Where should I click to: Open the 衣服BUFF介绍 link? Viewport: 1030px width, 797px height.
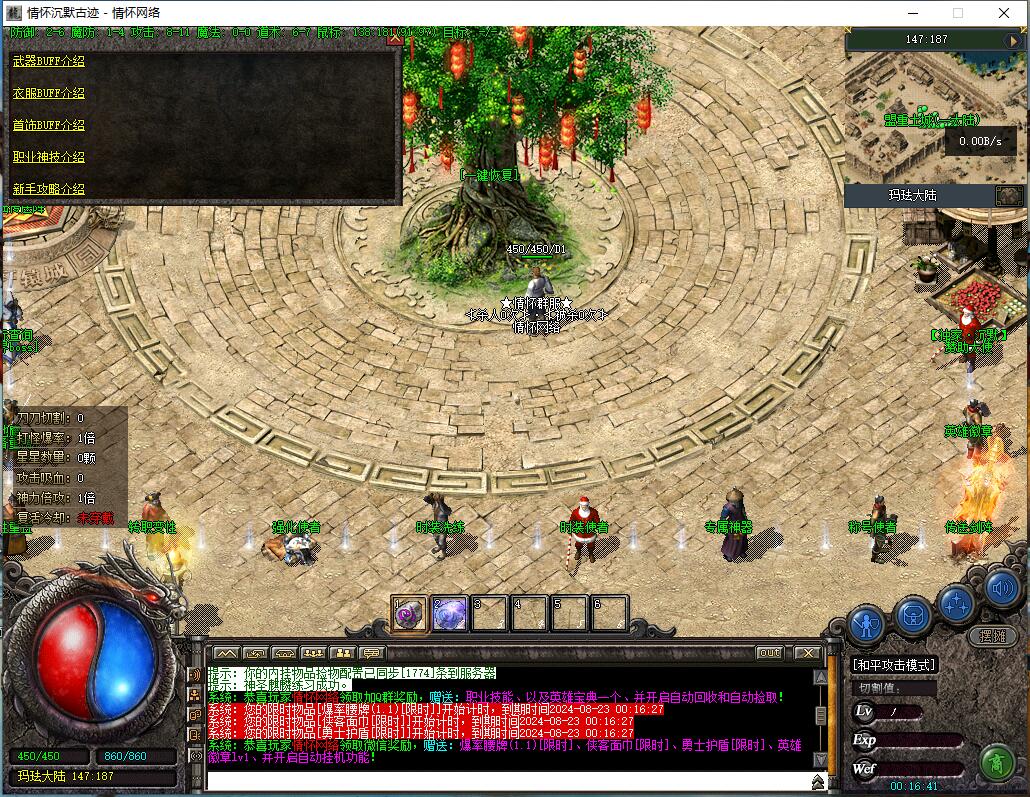[48, 93]
